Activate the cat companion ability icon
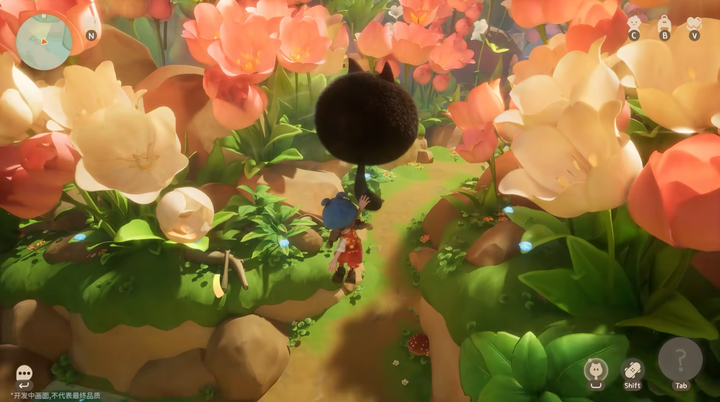Screen dimensions: 720x402 click(x=597, y=370)
